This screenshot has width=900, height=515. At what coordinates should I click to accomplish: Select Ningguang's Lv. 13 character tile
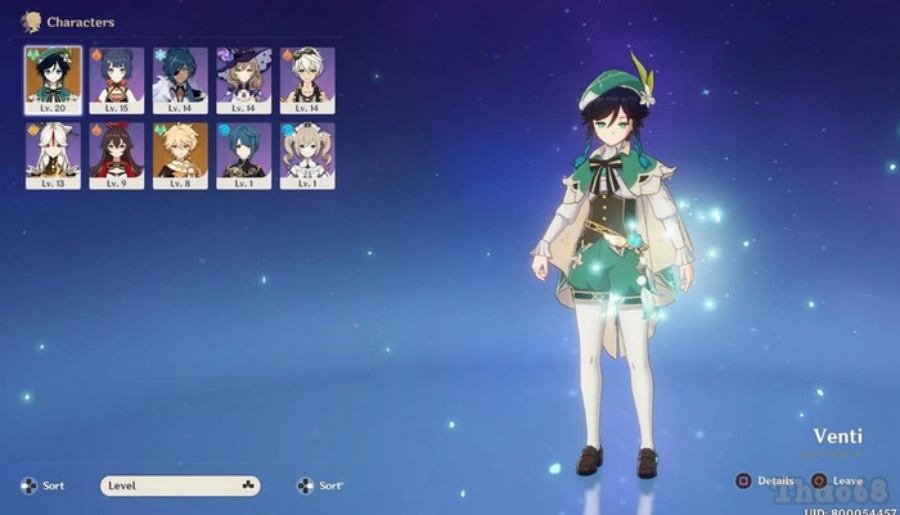coord(53,155)
